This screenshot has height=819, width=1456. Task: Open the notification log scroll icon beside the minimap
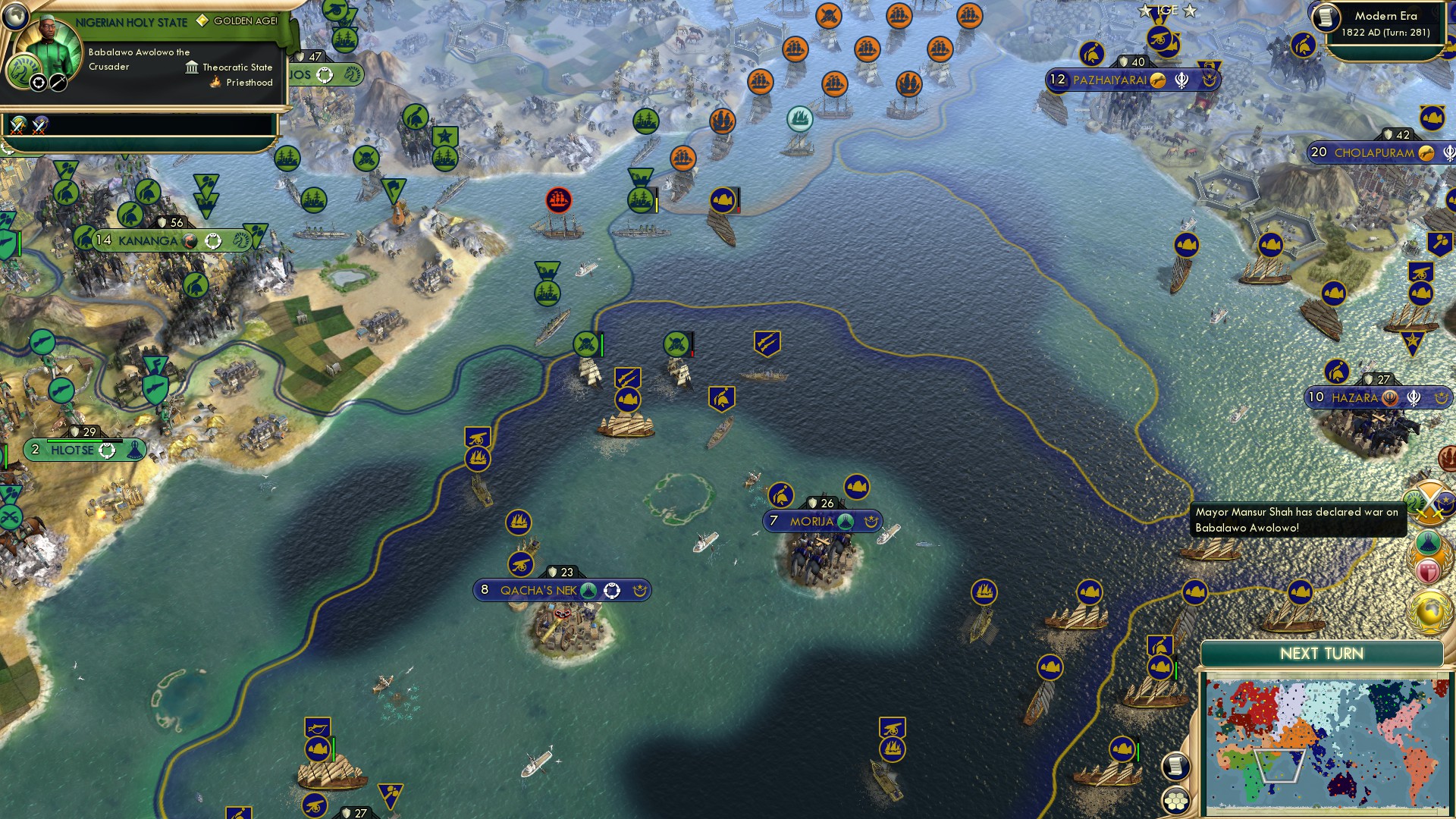[x=1174, y=767]
